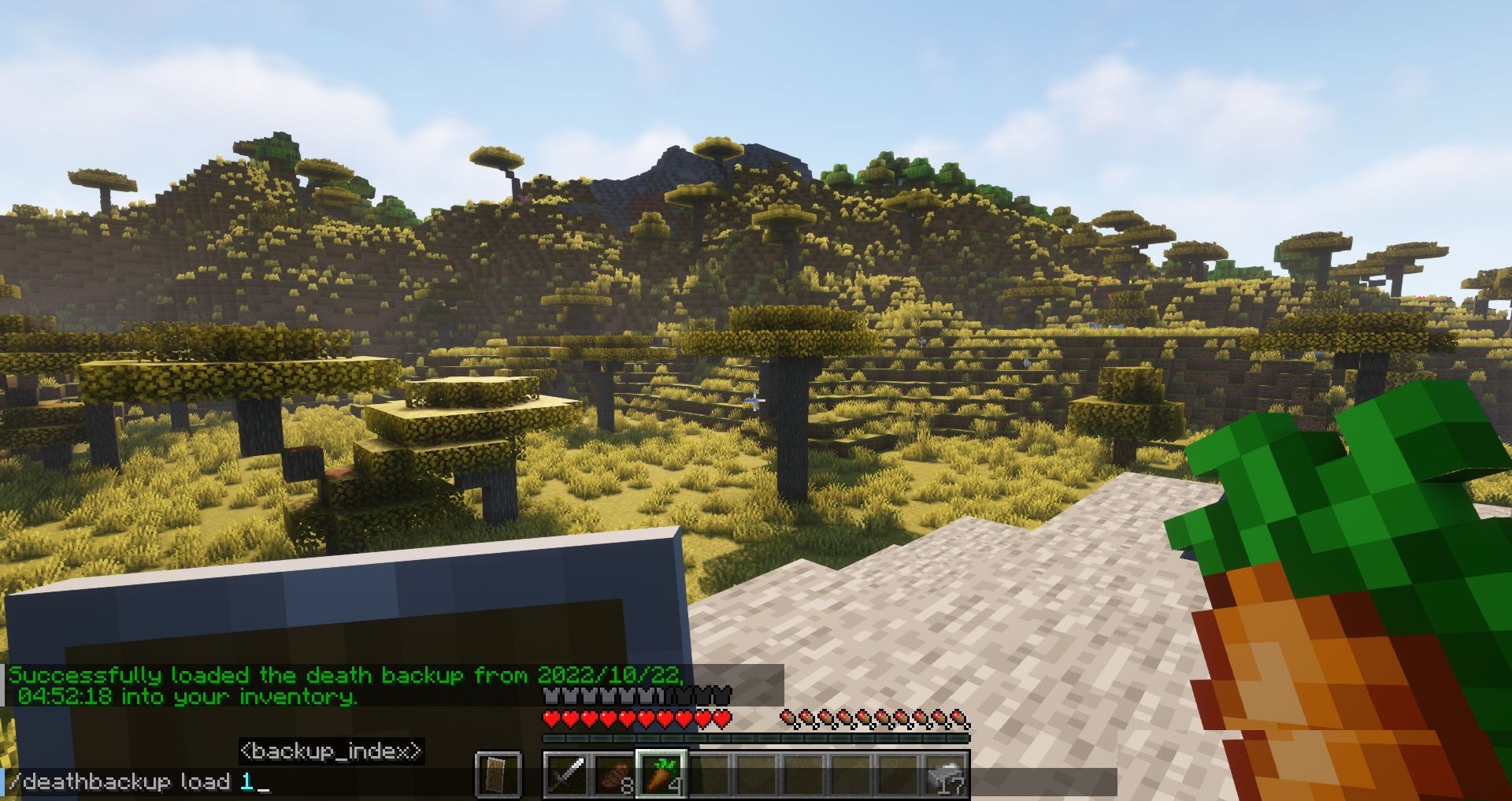
Task: Choose the carrot hotbar slot
Action: 661,774
